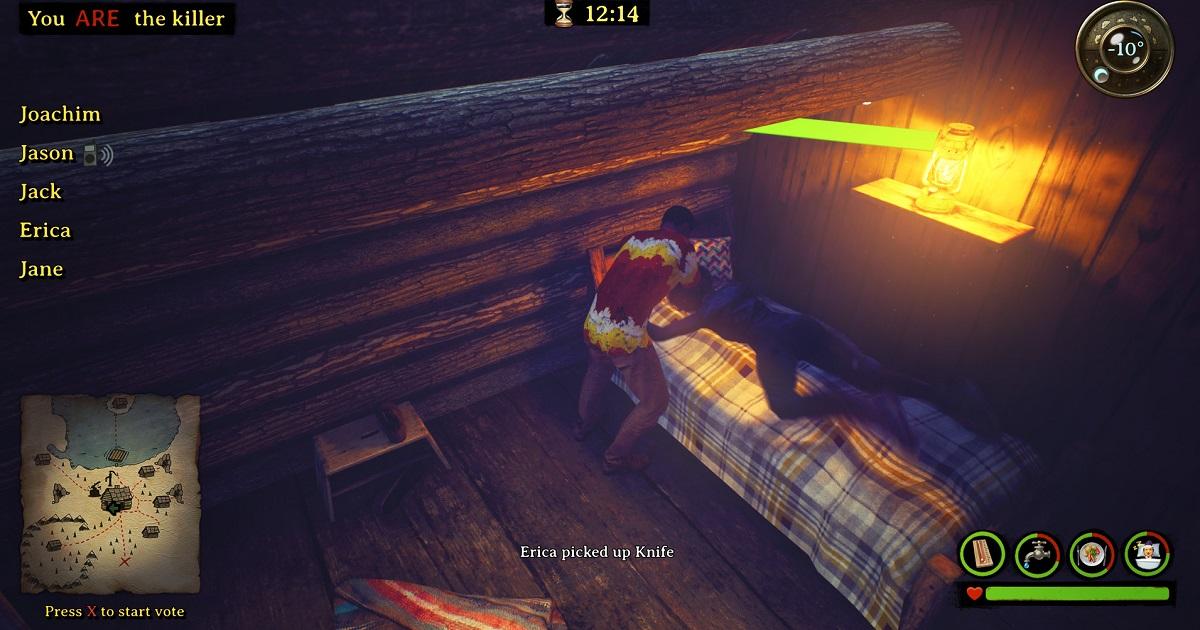
Task: Click the voice speaker icon beside Jason
Action: [x=98, y=155]
